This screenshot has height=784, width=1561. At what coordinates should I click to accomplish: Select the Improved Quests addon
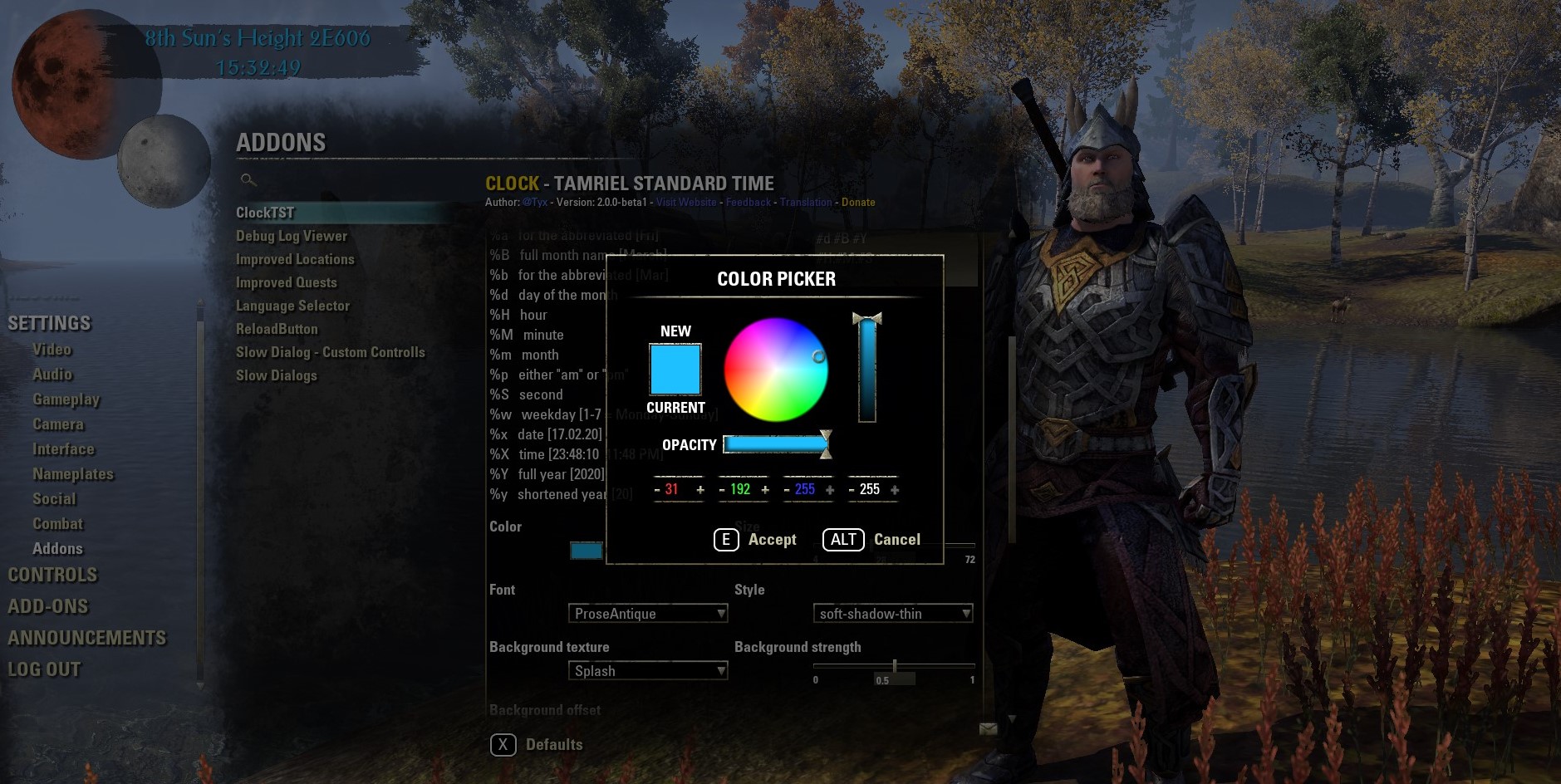[x=287, y=282]
